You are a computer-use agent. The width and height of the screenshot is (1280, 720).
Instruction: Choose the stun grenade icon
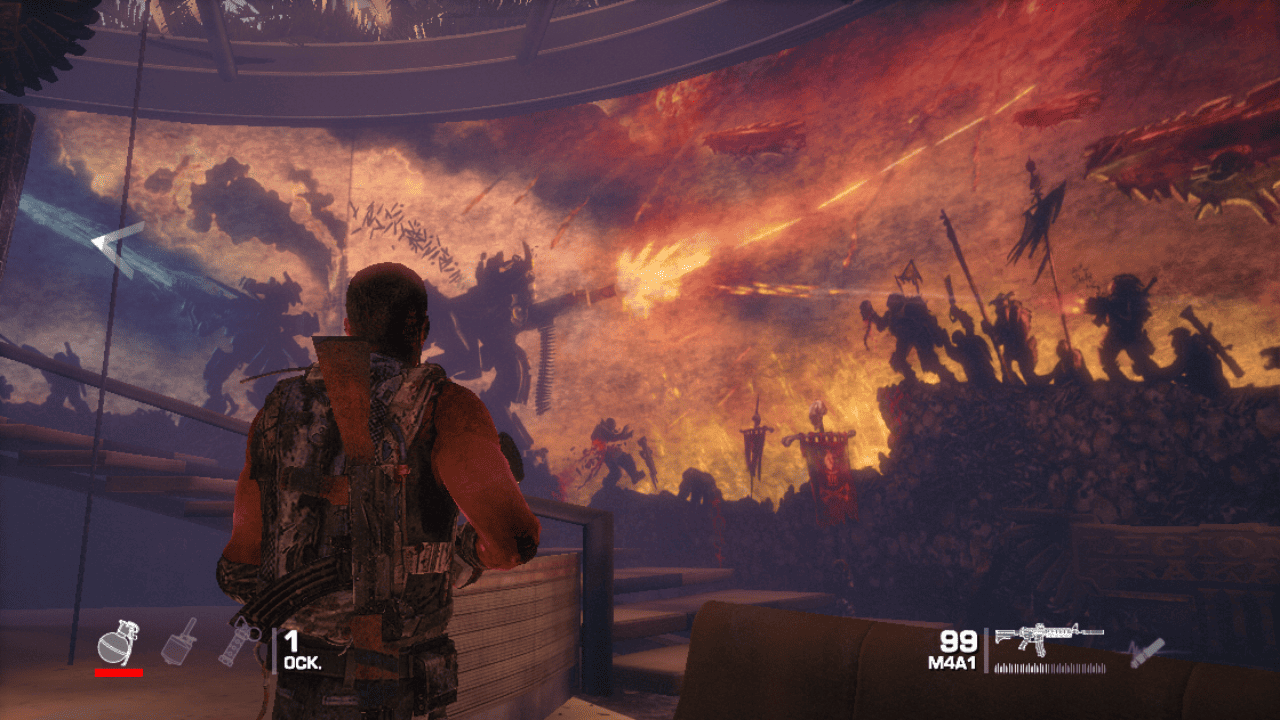point(239,643)
